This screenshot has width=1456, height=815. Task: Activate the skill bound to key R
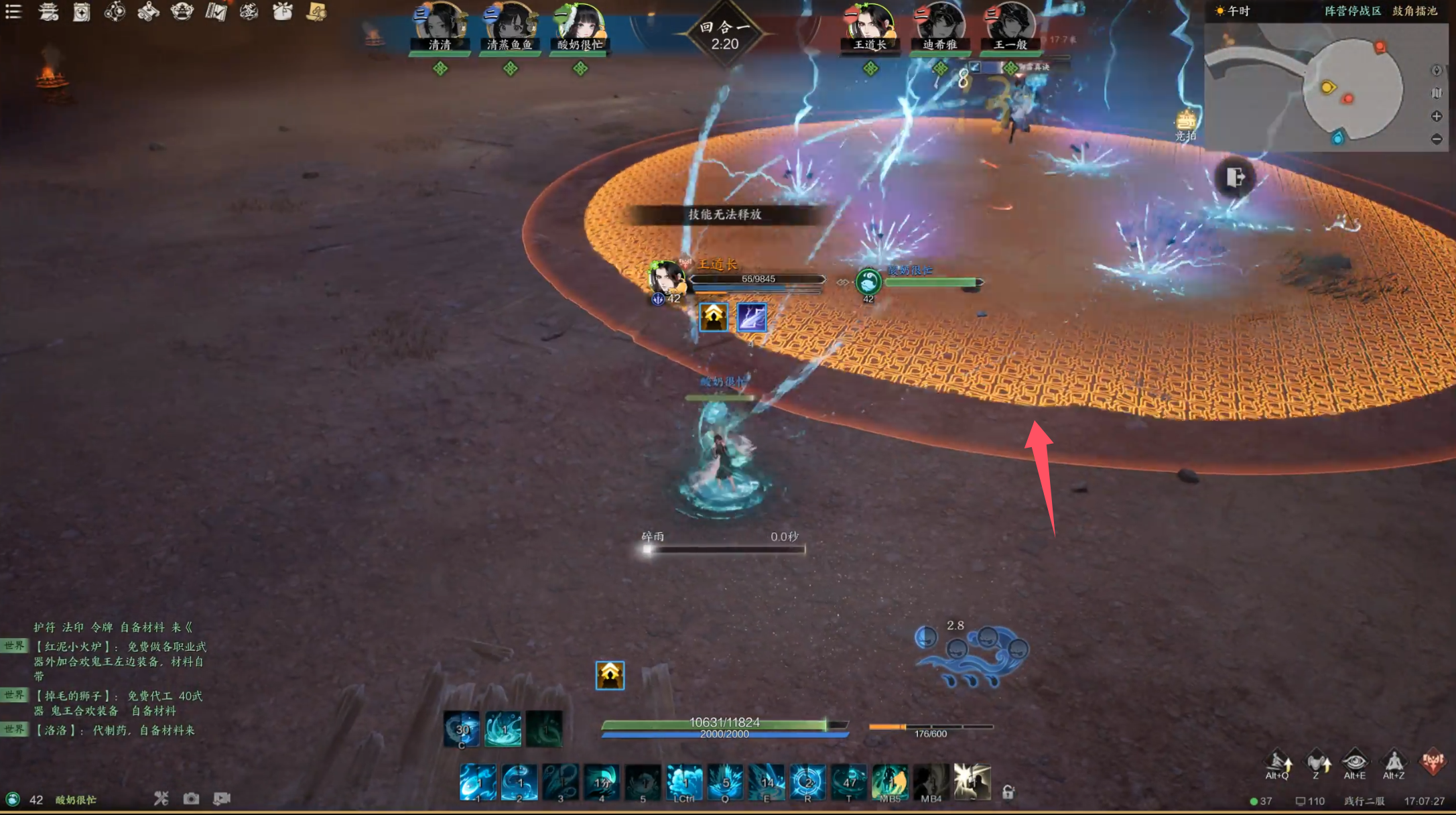[807, 782]
